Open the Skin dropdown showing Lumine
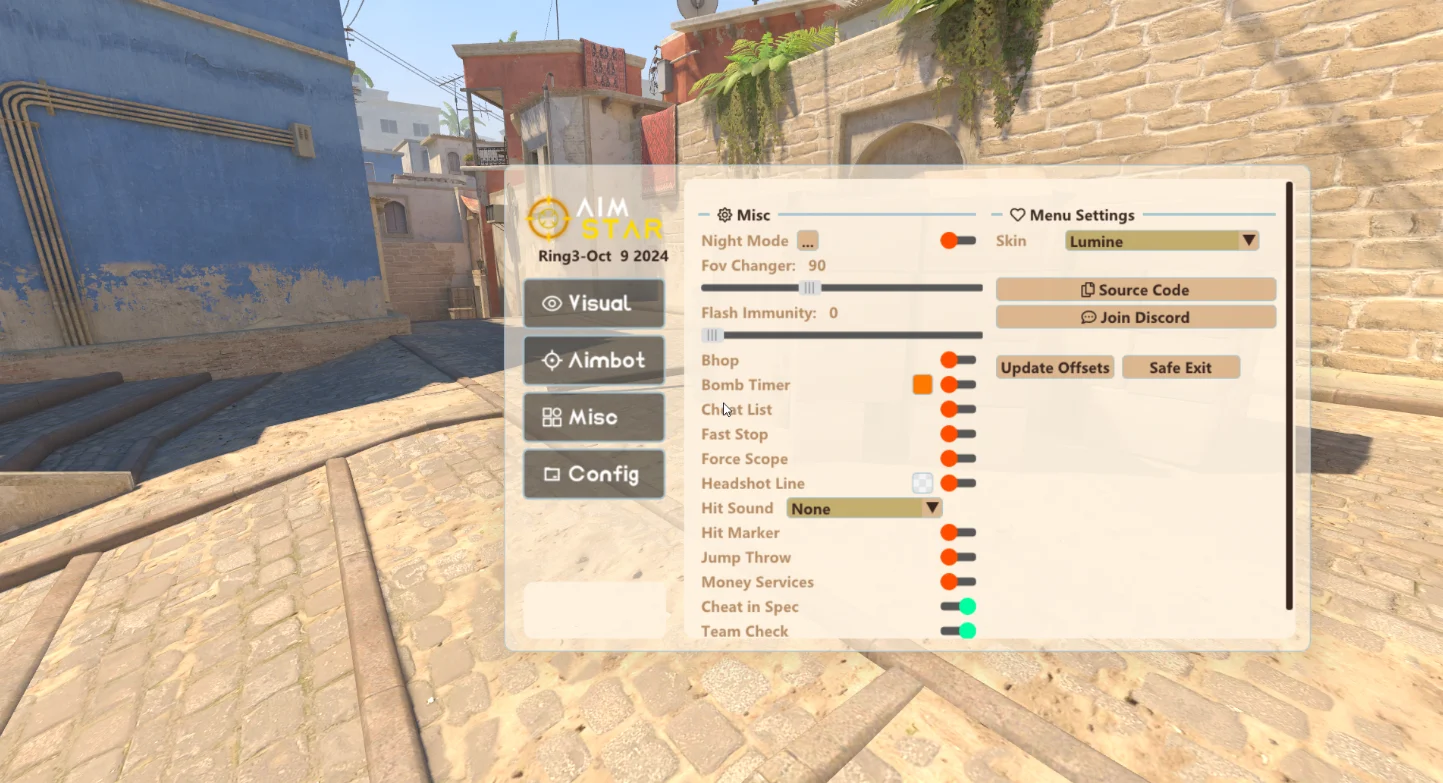The height and width of the screenshot is (783, 1443). (x=1161, y=241)
